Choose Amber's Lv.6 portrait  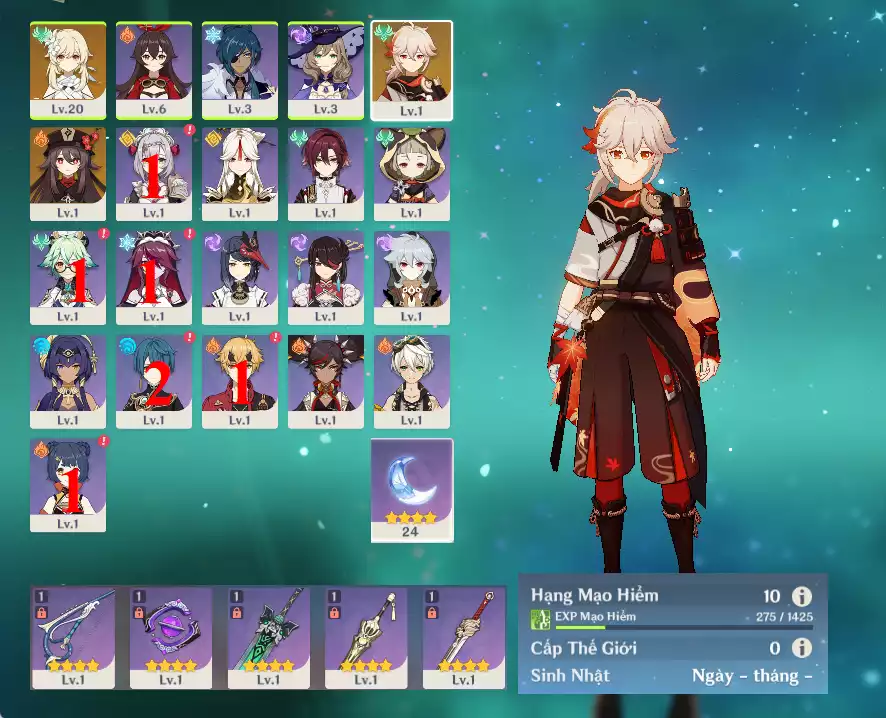[x=154, y=69]
